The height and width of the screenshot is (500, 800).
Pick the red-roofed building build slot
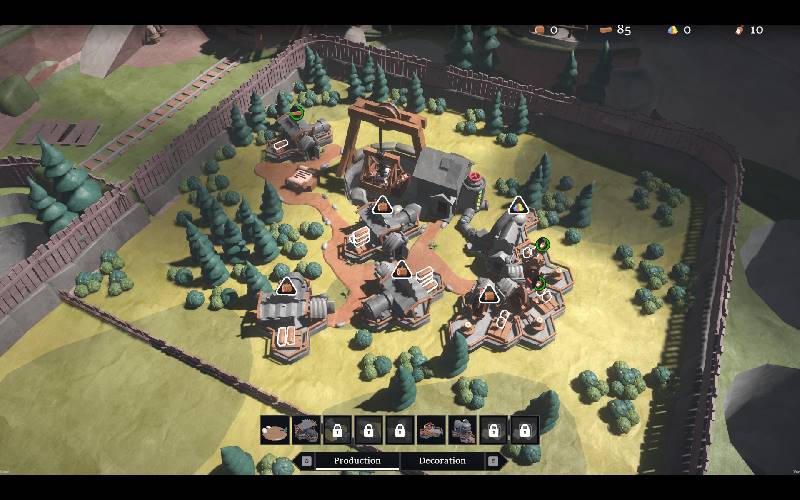[431, 431]
